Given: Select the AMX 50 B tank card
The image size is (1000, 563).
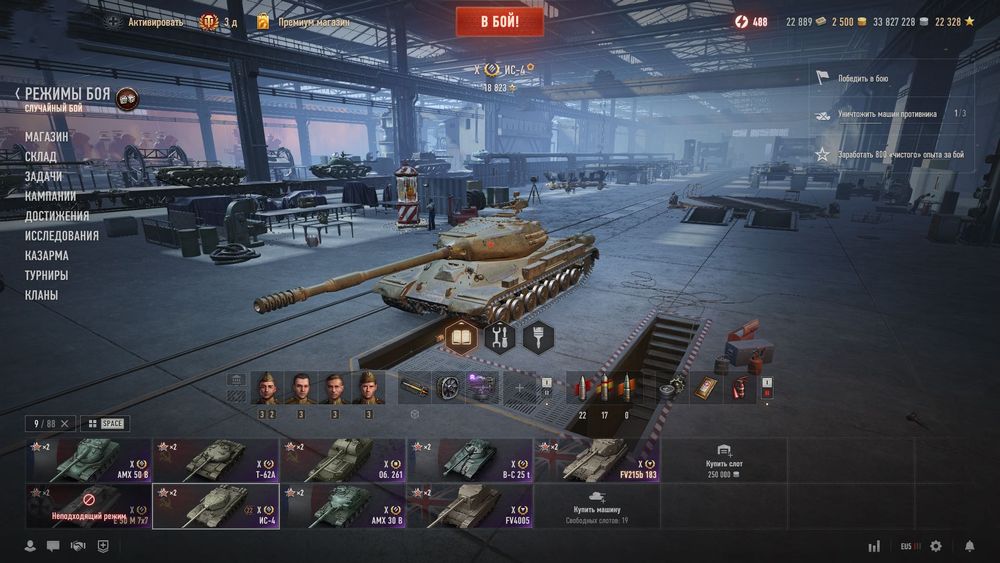Looking at the screenshot, I should coord(89,460).
